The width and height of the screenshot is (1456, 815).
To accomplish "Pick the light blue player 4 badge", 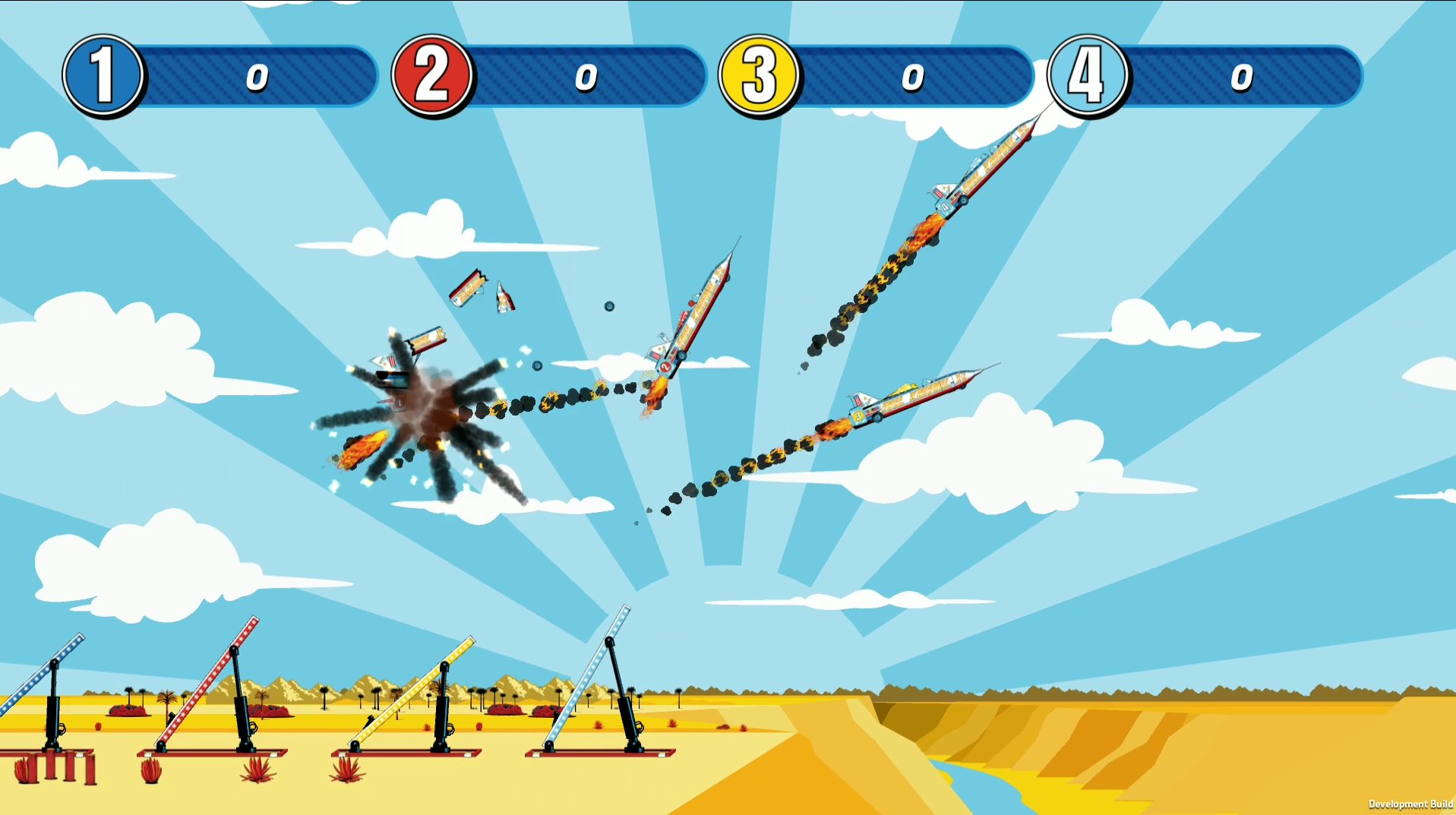I will tap(1087, 75).
